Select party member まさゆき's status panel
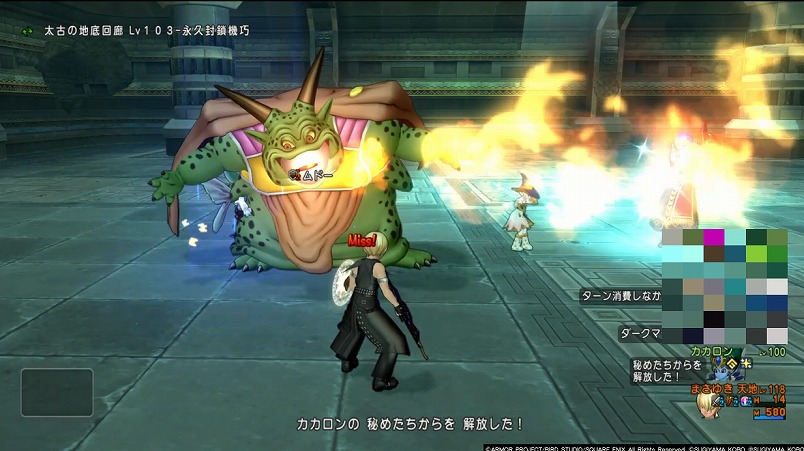 tap(735, 394)
